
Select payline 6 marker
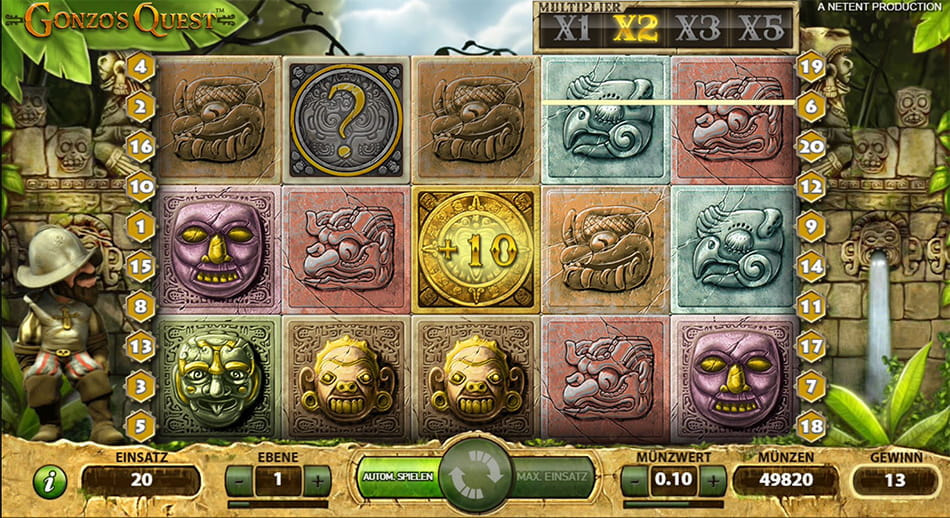point(810,104)
